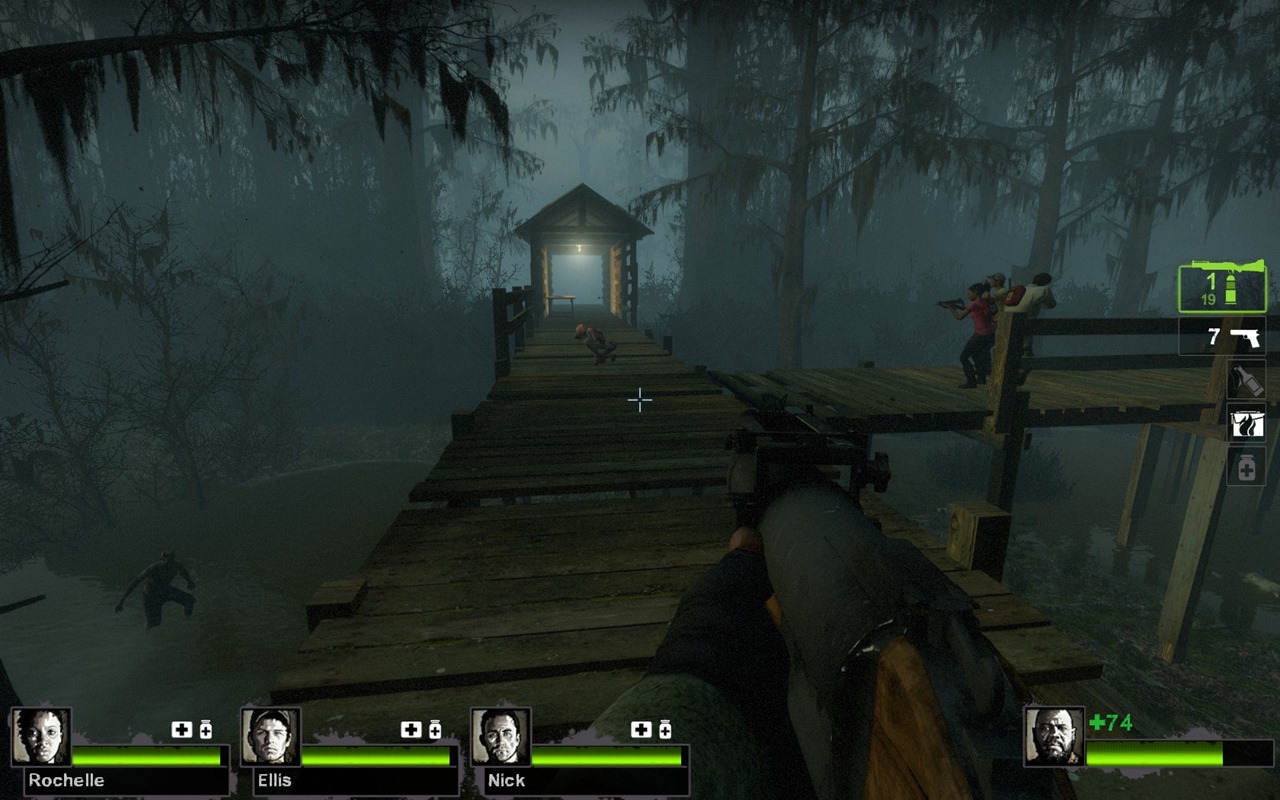Viewport: 1280px width, 800px height.
Task: Select the primary shotgun weapon slot
Action: pyautogui.click(x=1222, y=287)
